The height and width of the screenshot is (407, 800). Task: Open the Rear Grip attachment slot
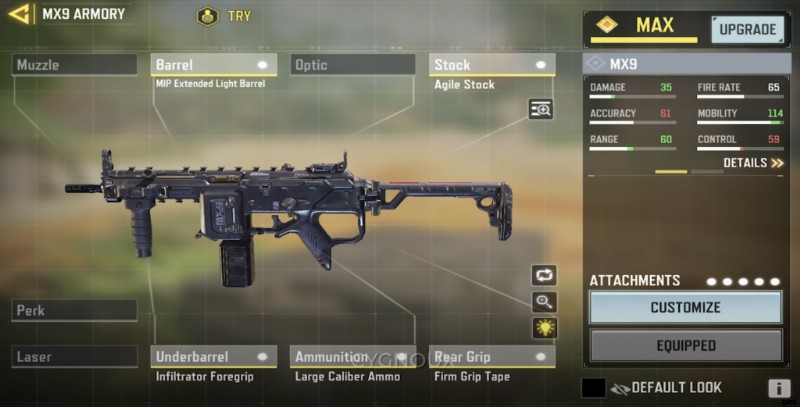(492, 356)
